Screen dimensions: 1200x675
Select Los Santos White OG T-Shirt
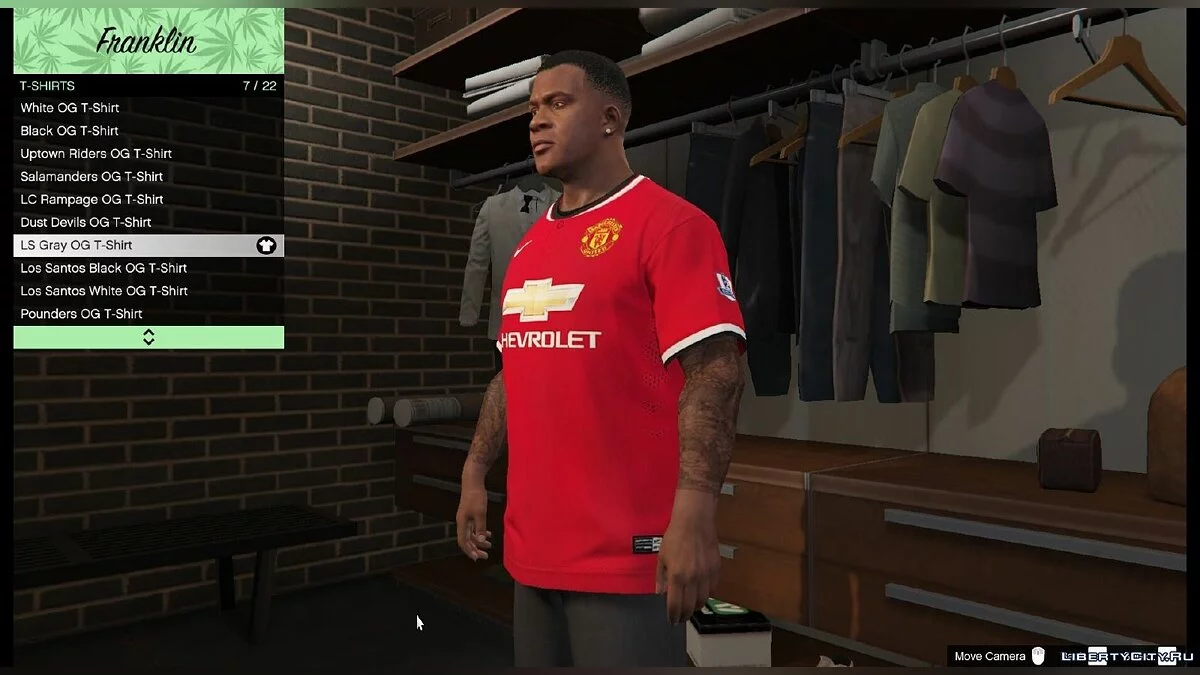click(148, 291)
